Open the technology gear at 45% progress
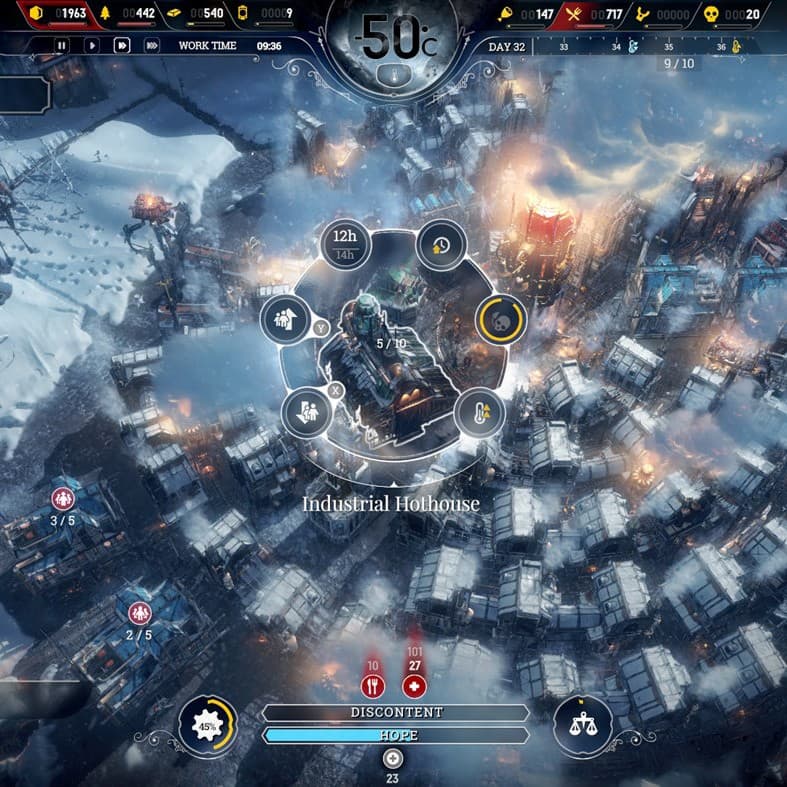Image resolution: width=787 pixels, height=787 pixels. pos(208,725)
